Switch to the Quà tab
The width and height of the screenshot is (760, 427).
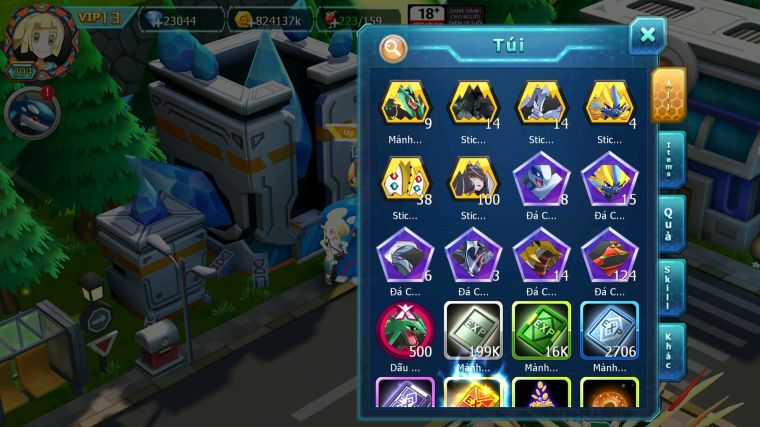click(x=671, y=222)
